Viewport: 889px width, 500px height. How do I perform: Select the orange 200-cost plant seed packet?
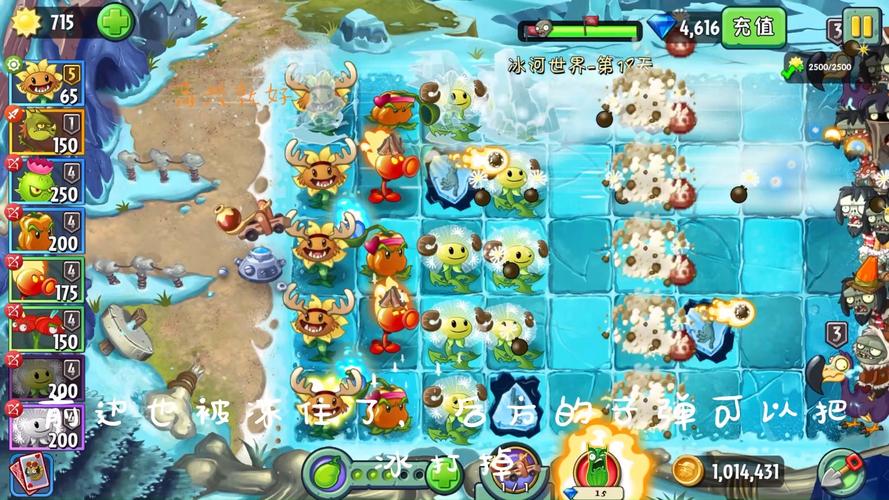pyautogui.click(x=46, y=232)
